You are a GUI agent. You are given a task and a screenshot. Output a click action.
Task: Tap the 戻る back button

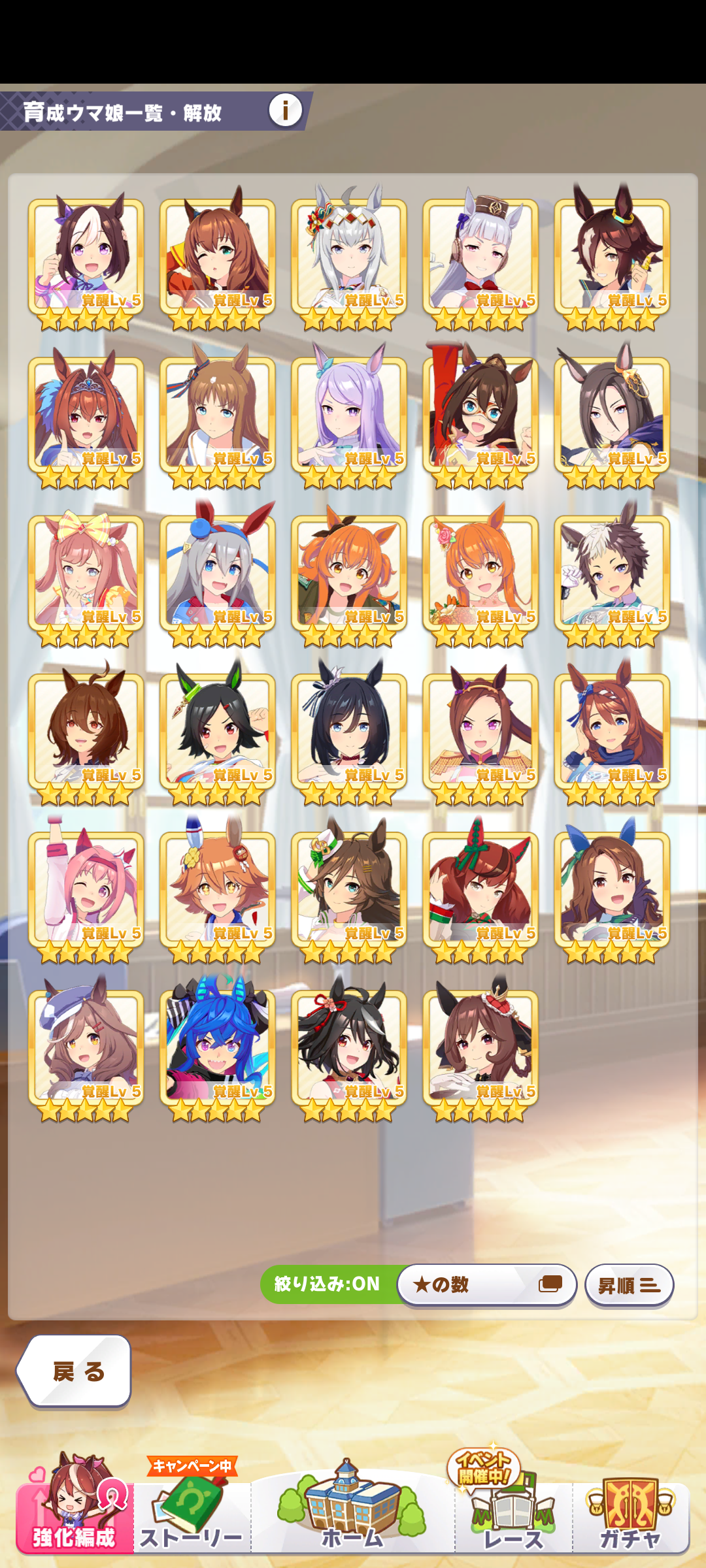click(74, 1371)
